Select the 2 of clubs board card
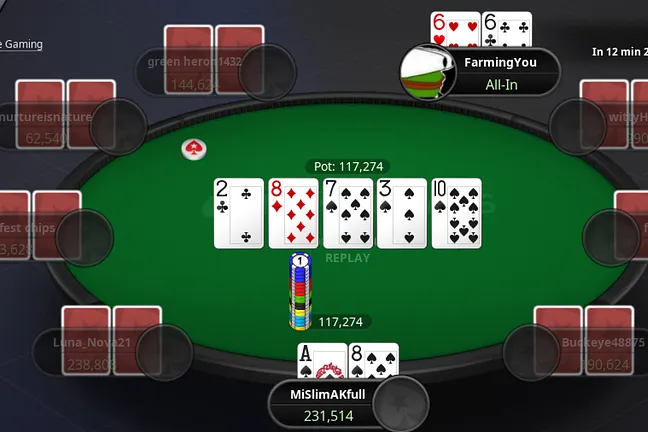This screenshot has width=648, height=432. [x=238, y=213]
